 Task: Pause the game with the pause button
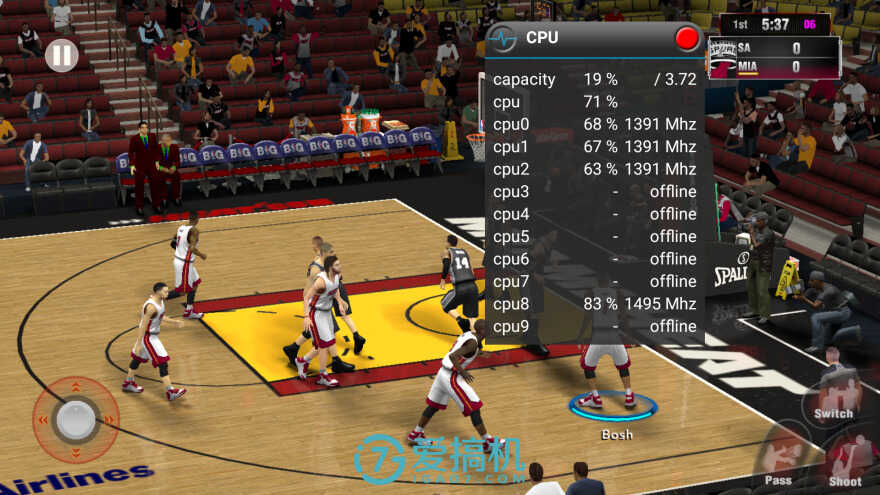click(x=61, y=55)
